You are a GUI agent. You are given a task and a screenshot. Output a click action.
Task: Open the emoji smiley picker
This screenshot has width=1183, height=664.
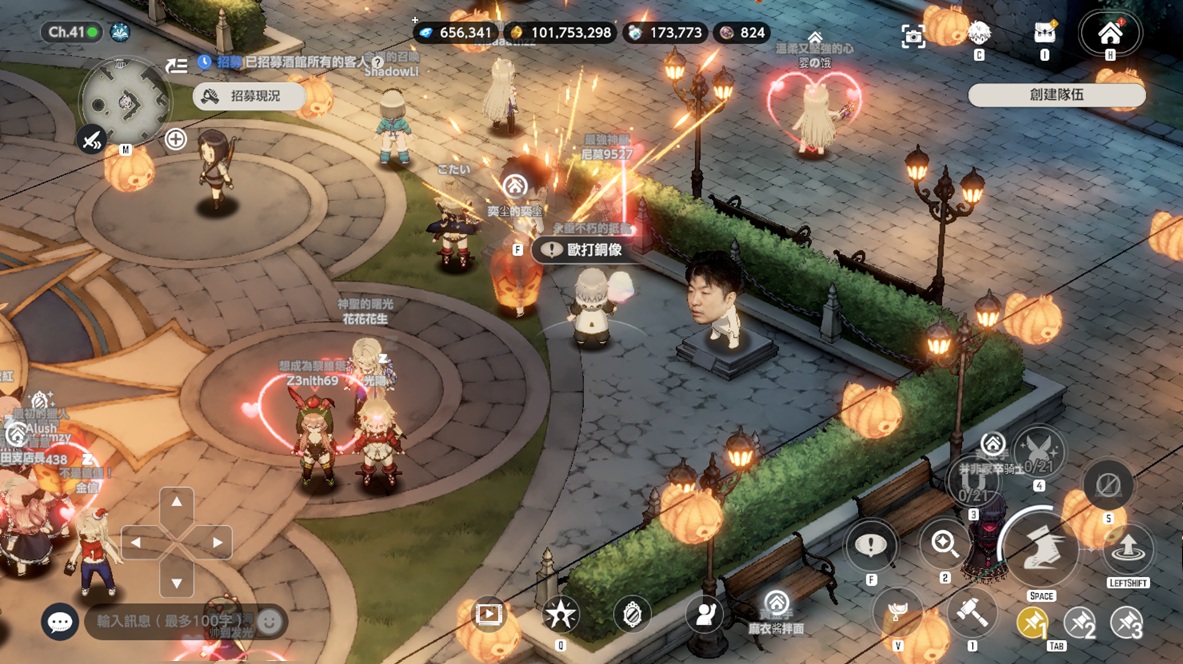[269, 622]
